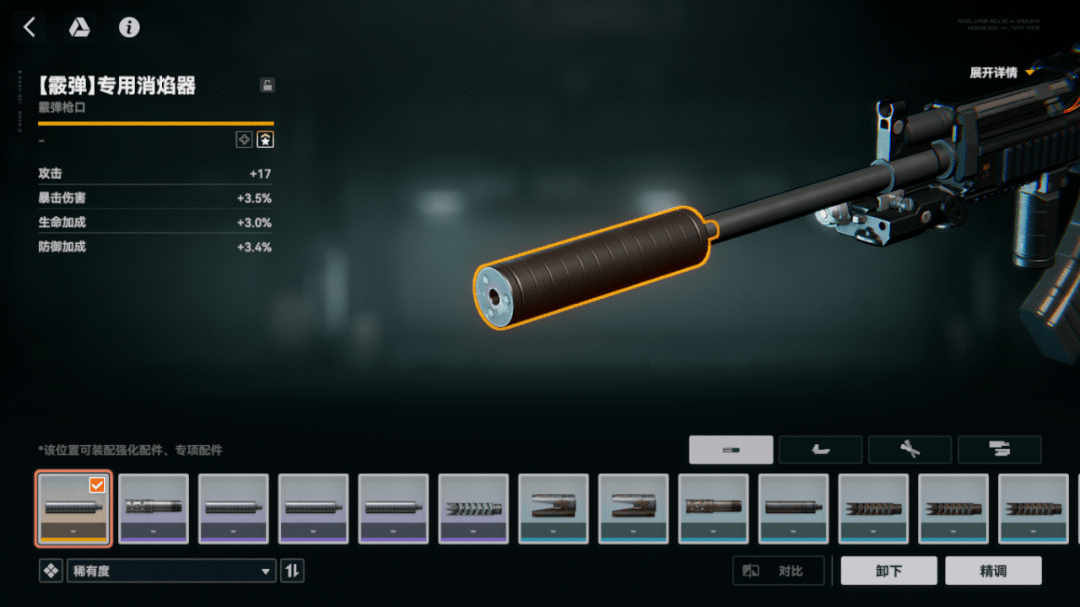Go back with the left arrow button
The height and width of the screenshot is (607, 1080).
click(29, 28)
